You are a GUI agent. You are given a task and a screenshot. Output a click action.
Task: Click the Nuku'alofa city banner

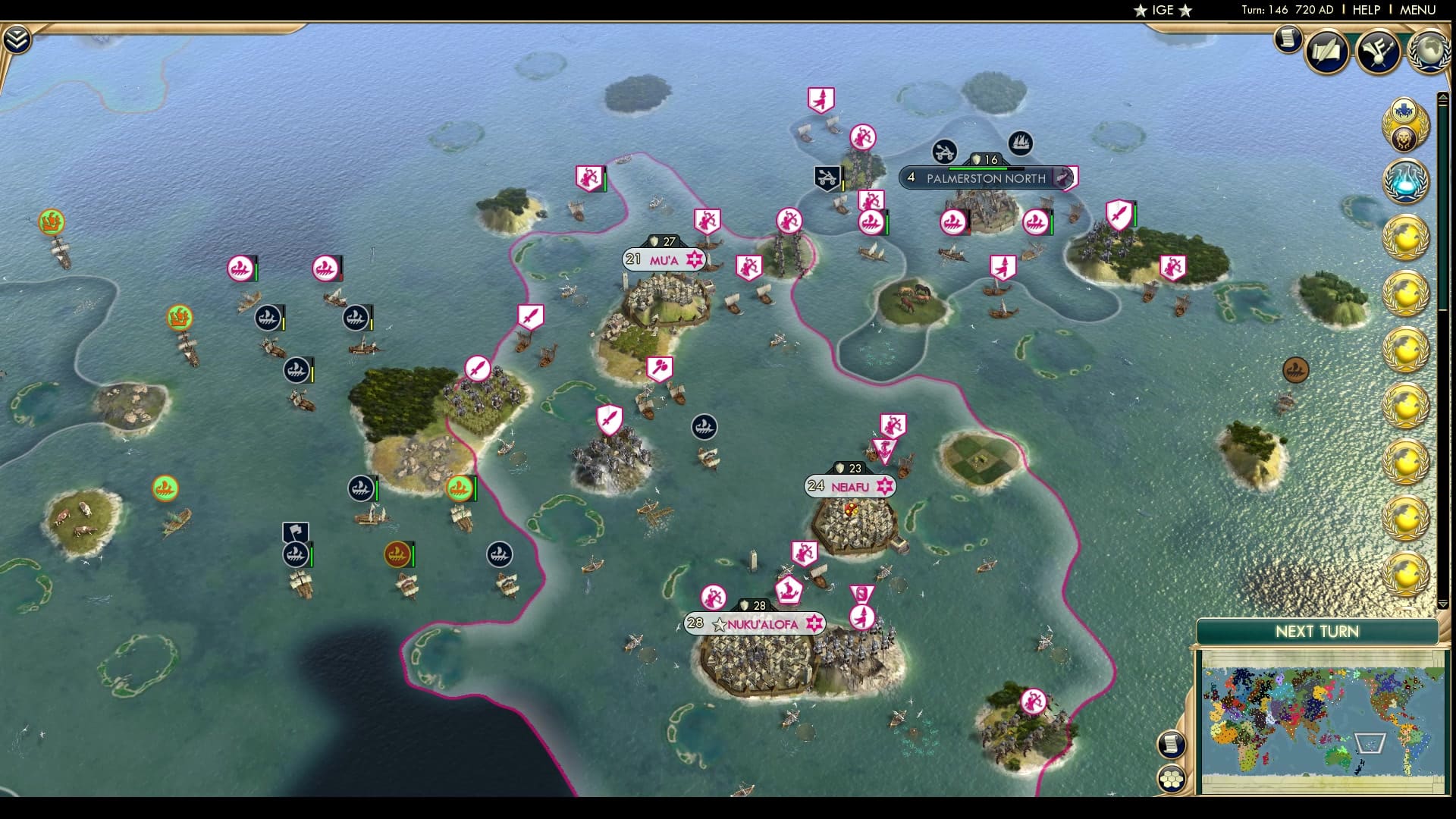pyautogui.click(x=756, y=624)
